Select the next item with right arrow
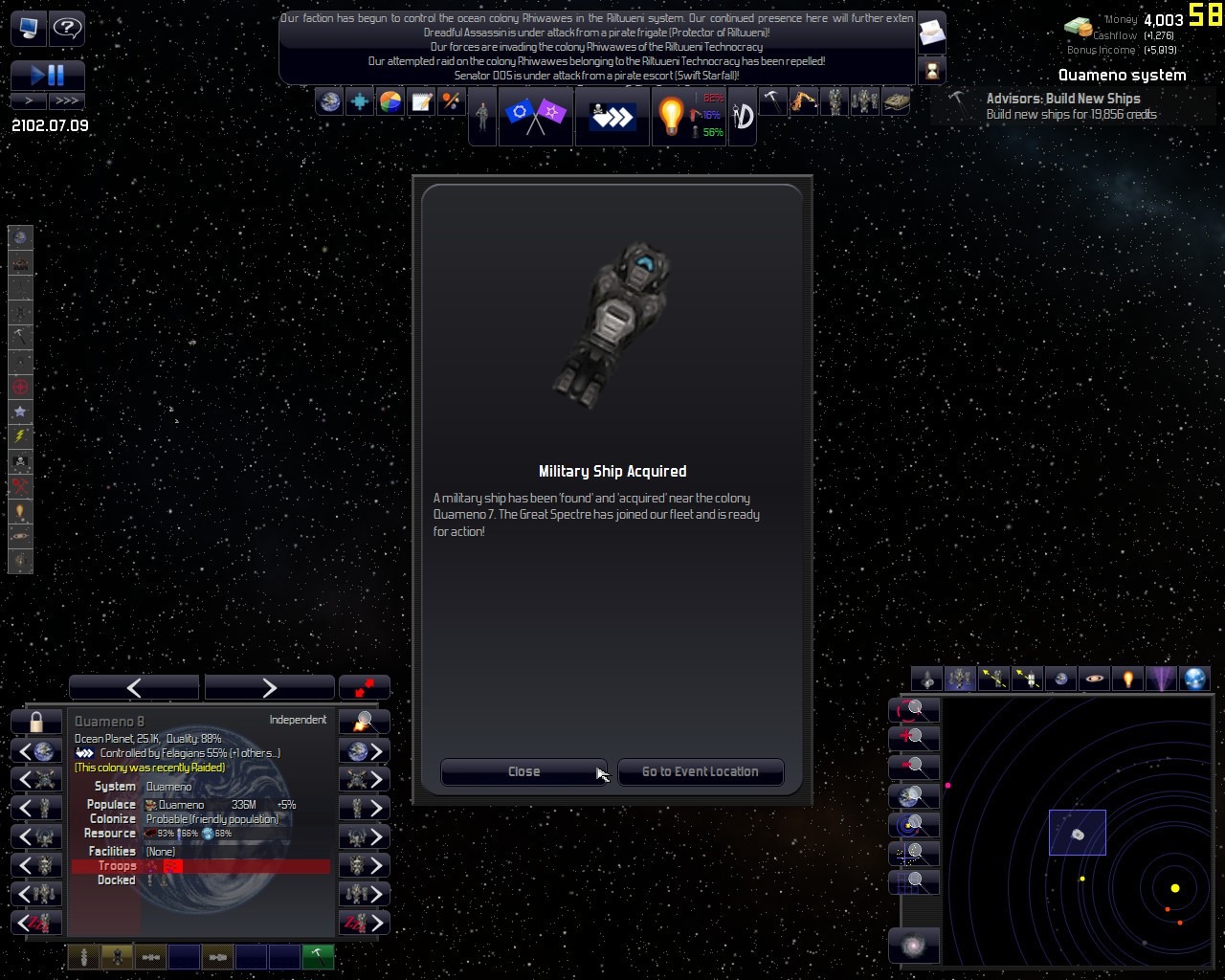 pyautogui.click(x=269, y=687)
